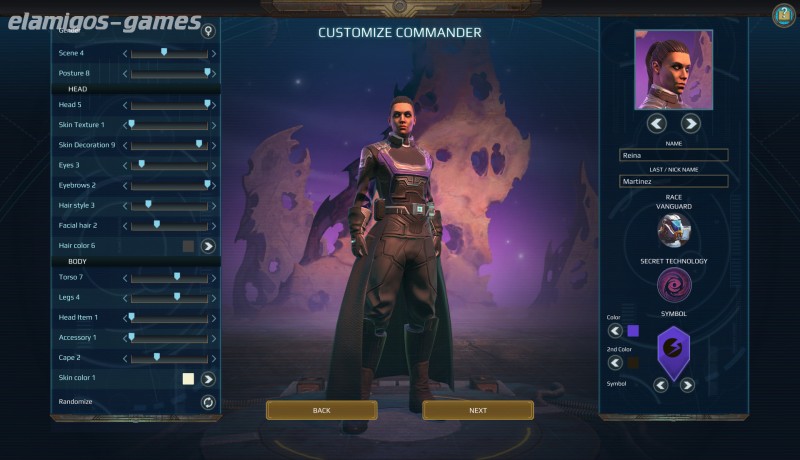Select the Vanguard race icon
The height and width of the screenshot is (460, 800).
tap(673, 230)
